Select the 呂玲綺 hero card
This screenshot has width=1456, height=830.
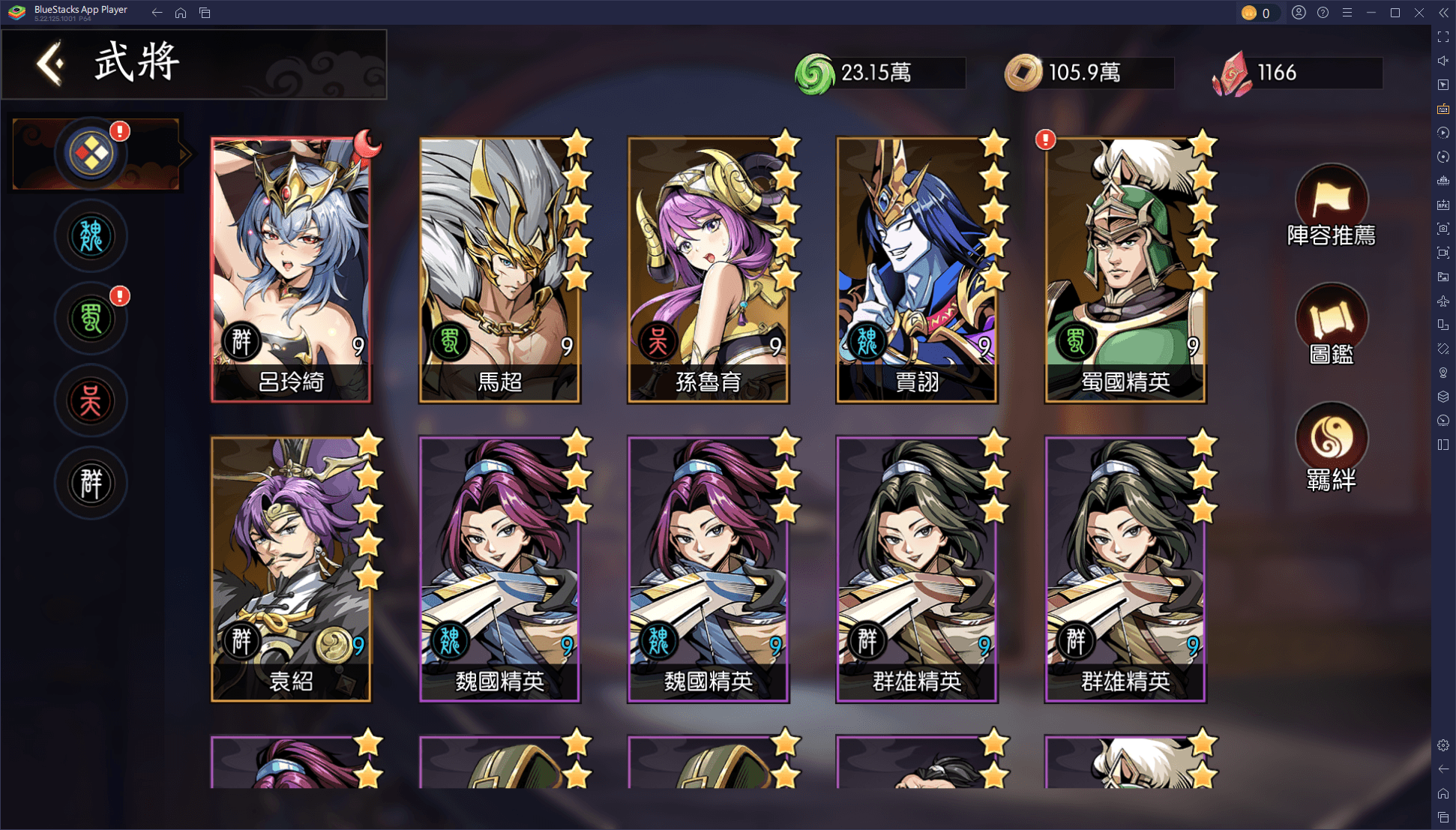coord(291,270)
